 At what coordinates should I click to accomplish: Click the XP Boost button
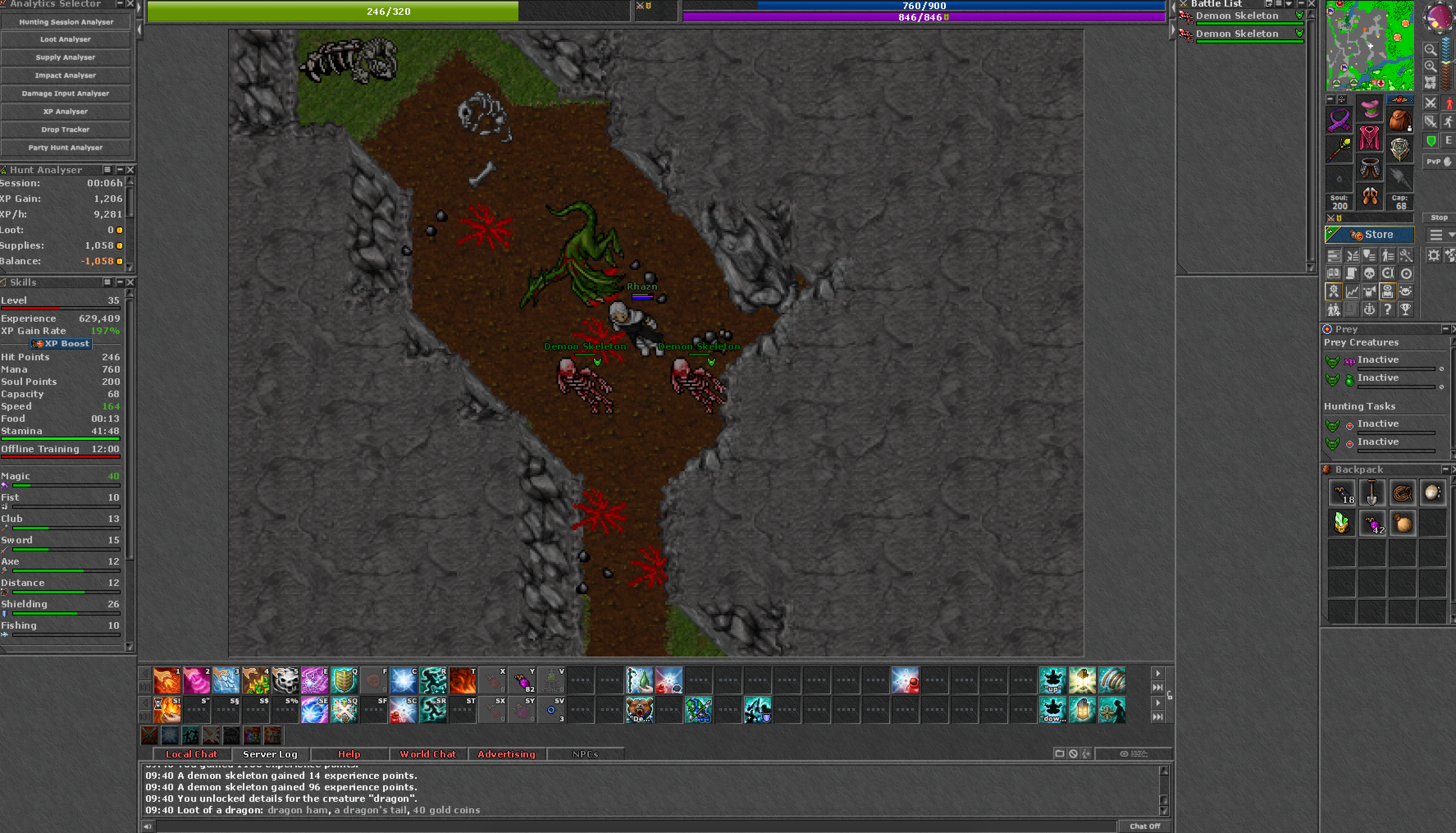[61, 344]
